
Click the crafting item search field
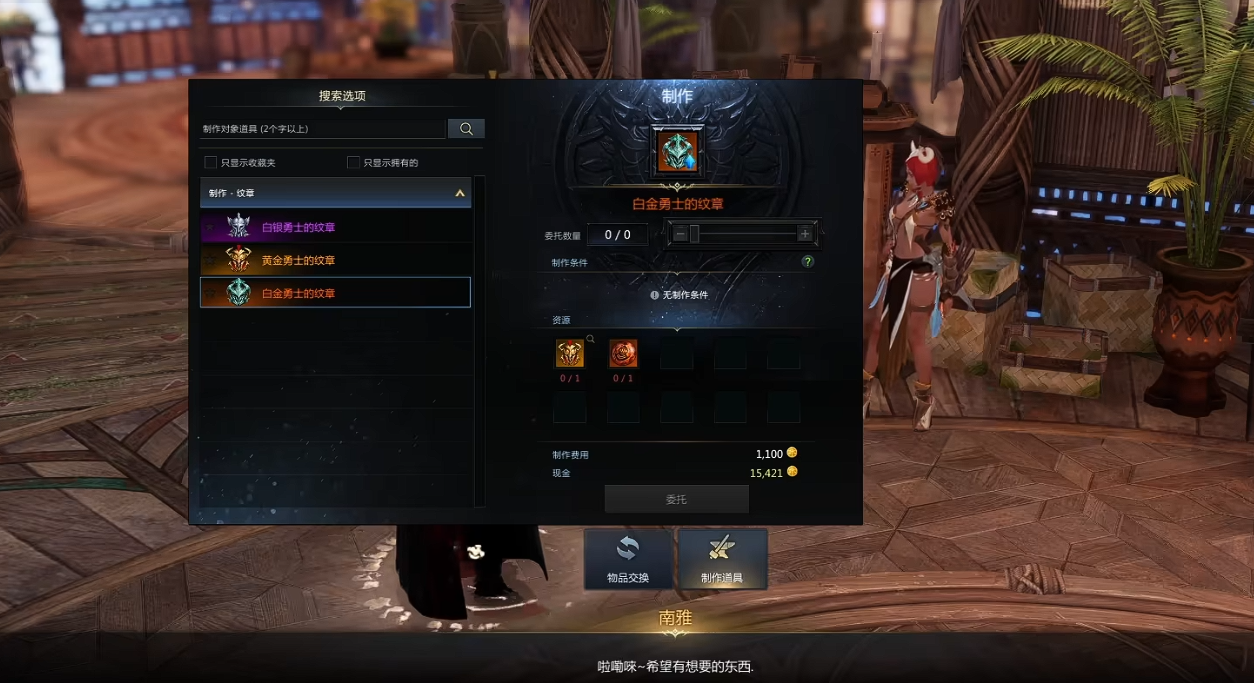pyautogui.click(x=322, y=129)
